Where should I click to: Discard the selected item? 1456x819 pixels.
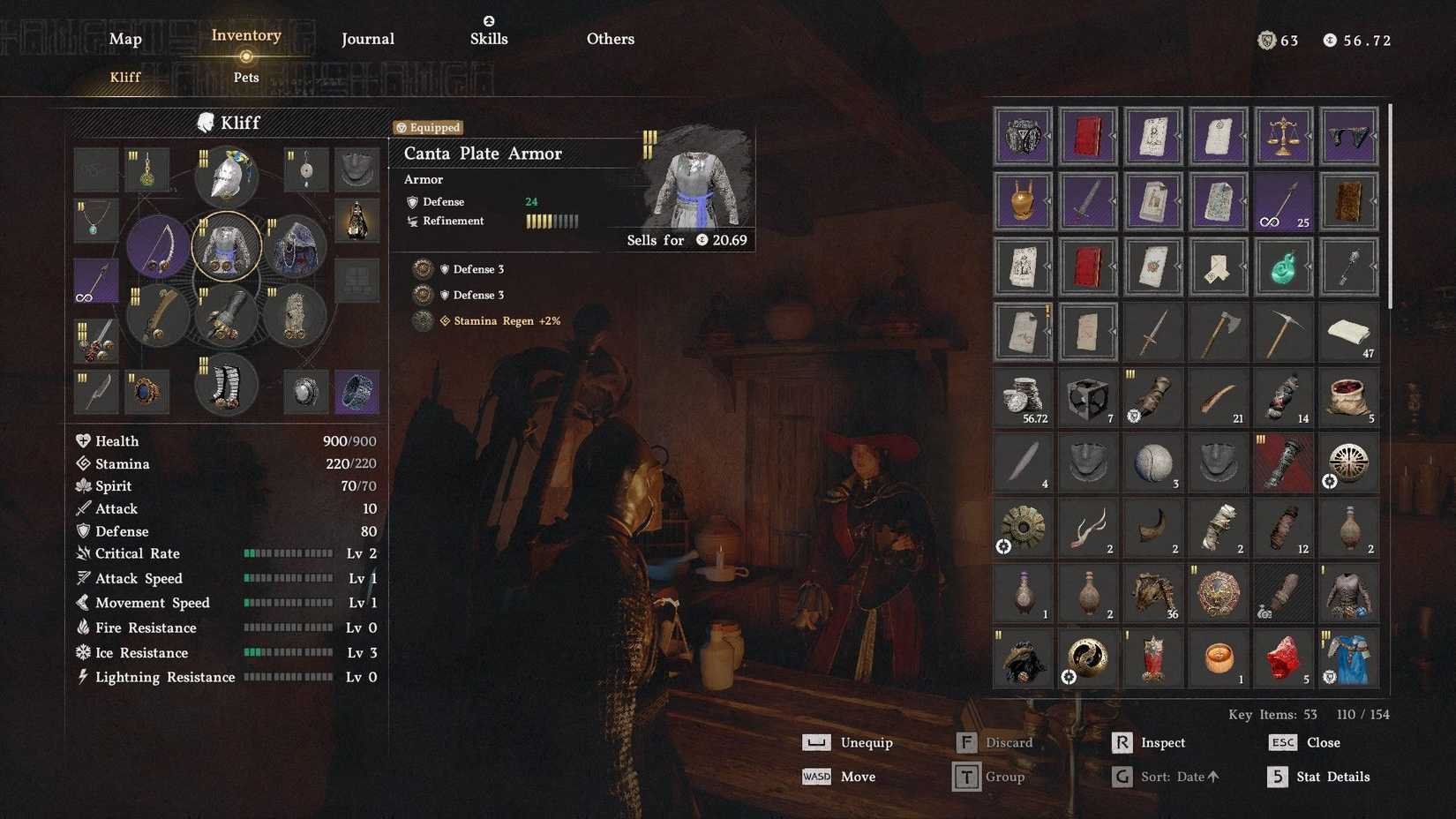coord(1011,742)
